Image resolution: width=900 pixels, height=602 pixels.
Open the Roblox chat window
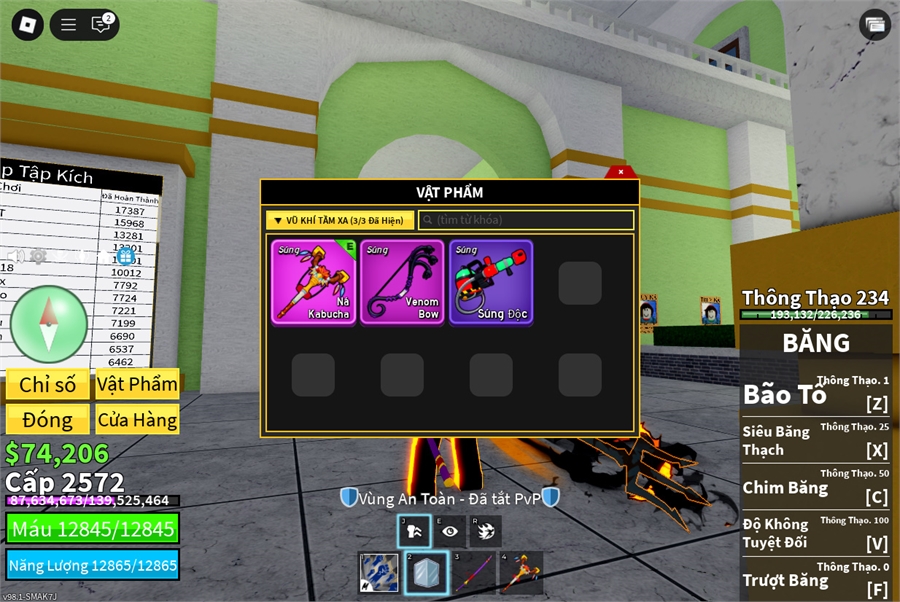(101, 25)
